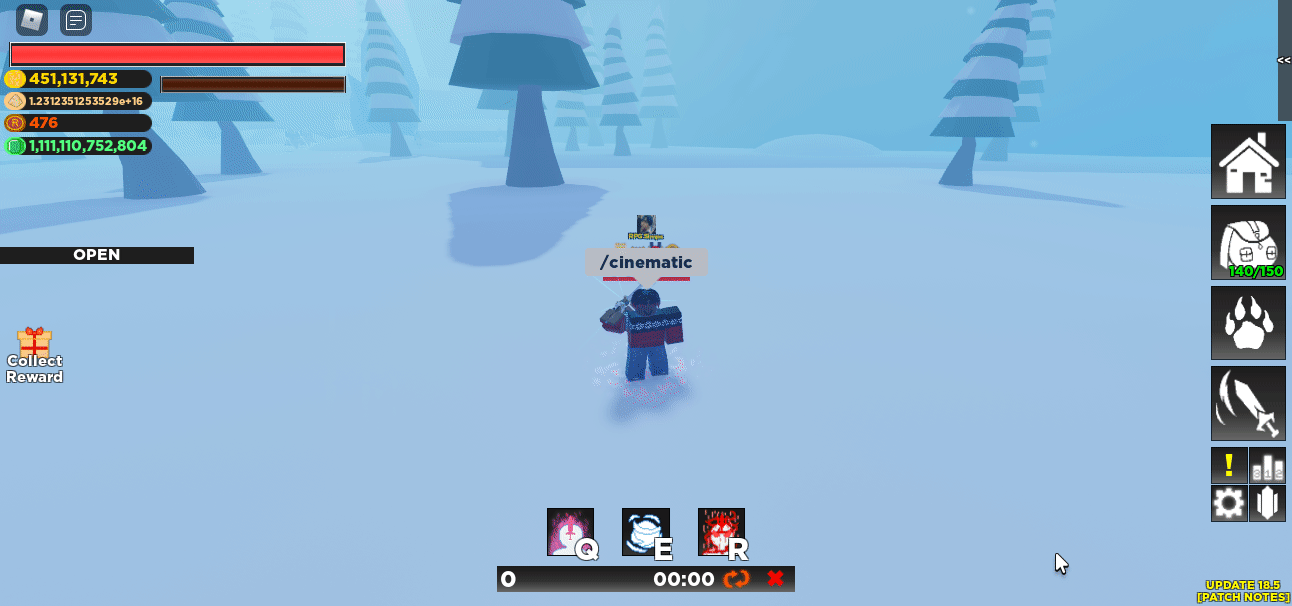Activate the white whirlwind ability
Screen dimensions: 1292x606
click(646, 532)
